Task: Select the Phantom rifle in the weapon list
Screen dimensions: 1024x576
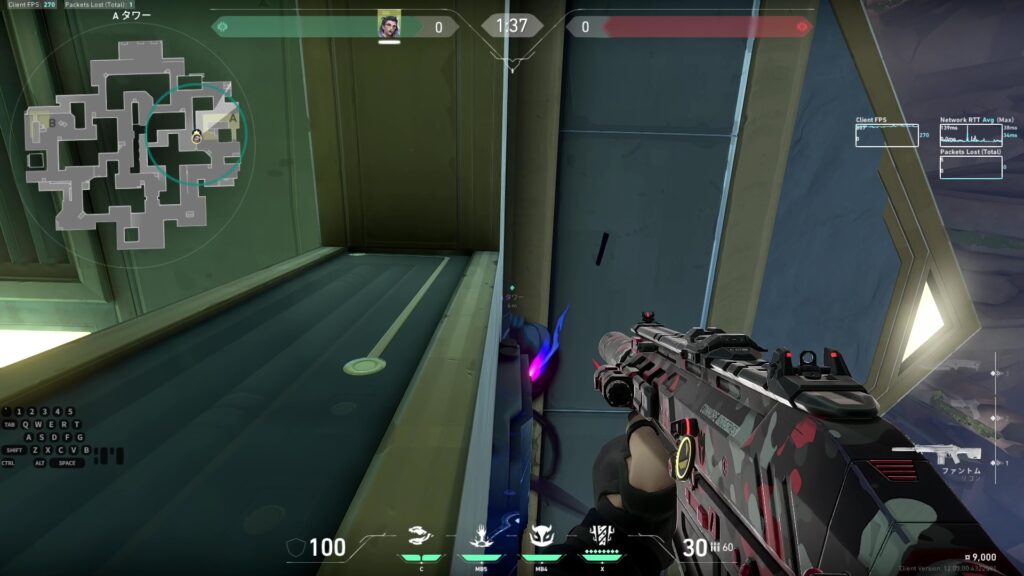Action: (x=935, y=456)
